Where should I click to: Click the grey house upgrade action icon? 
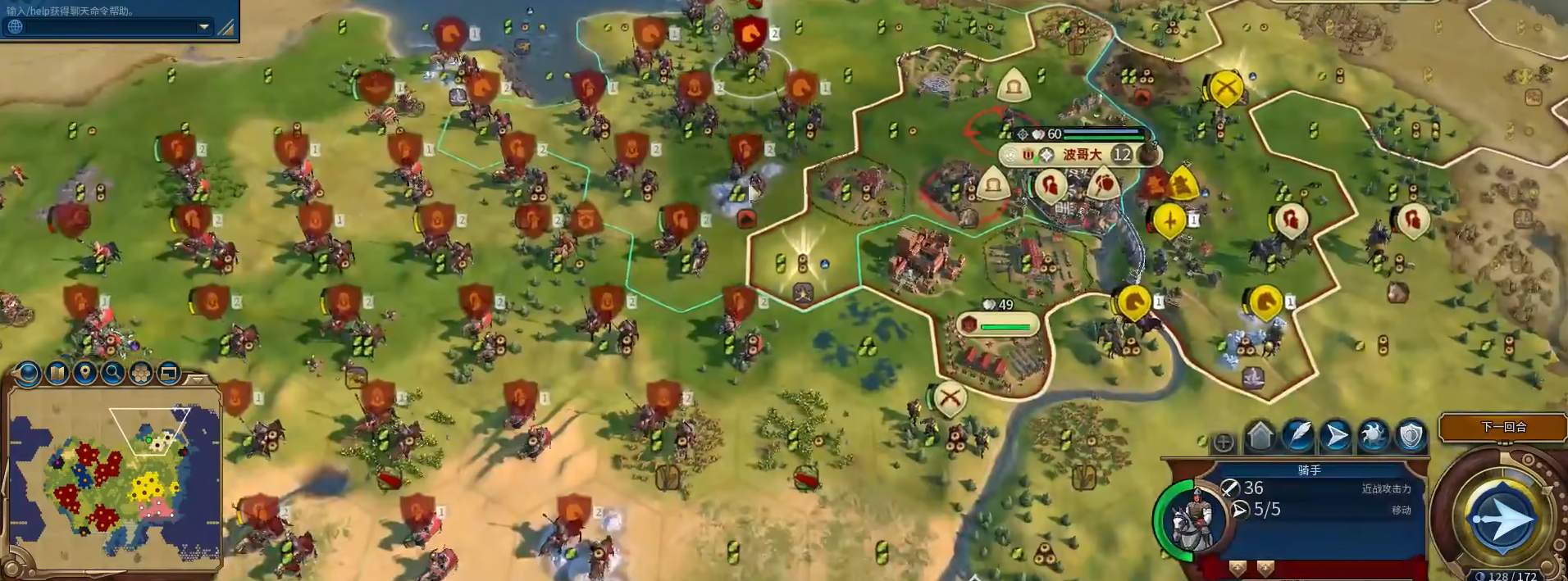[x=1260, y=437]
